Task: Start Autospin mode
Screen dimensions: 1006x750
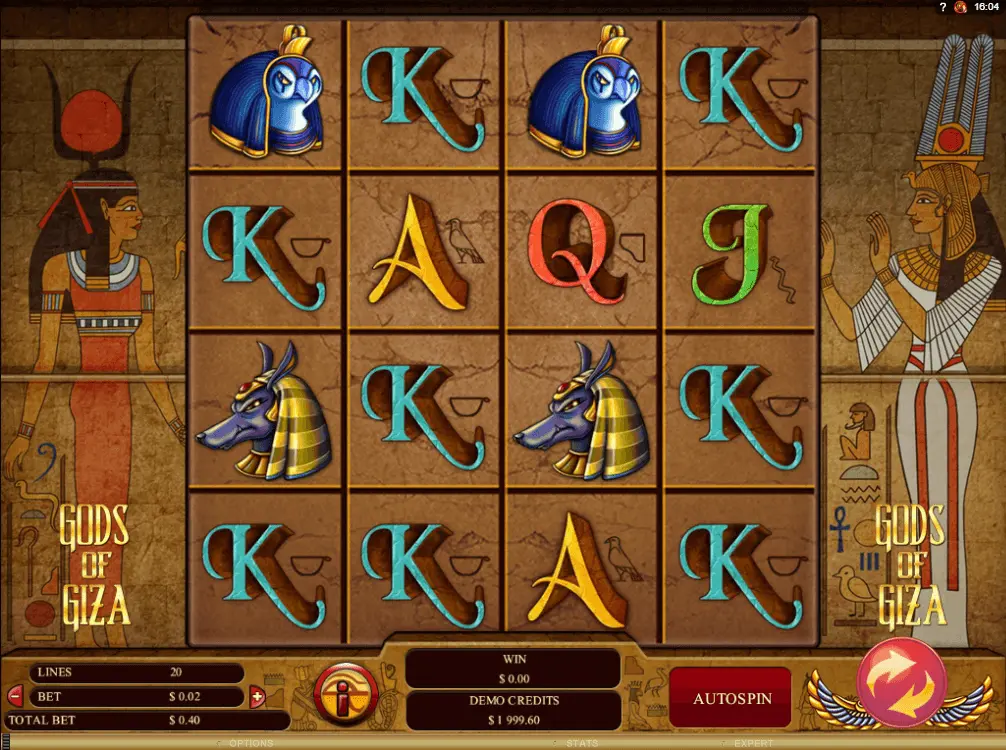Action: [x=732, y=698]
